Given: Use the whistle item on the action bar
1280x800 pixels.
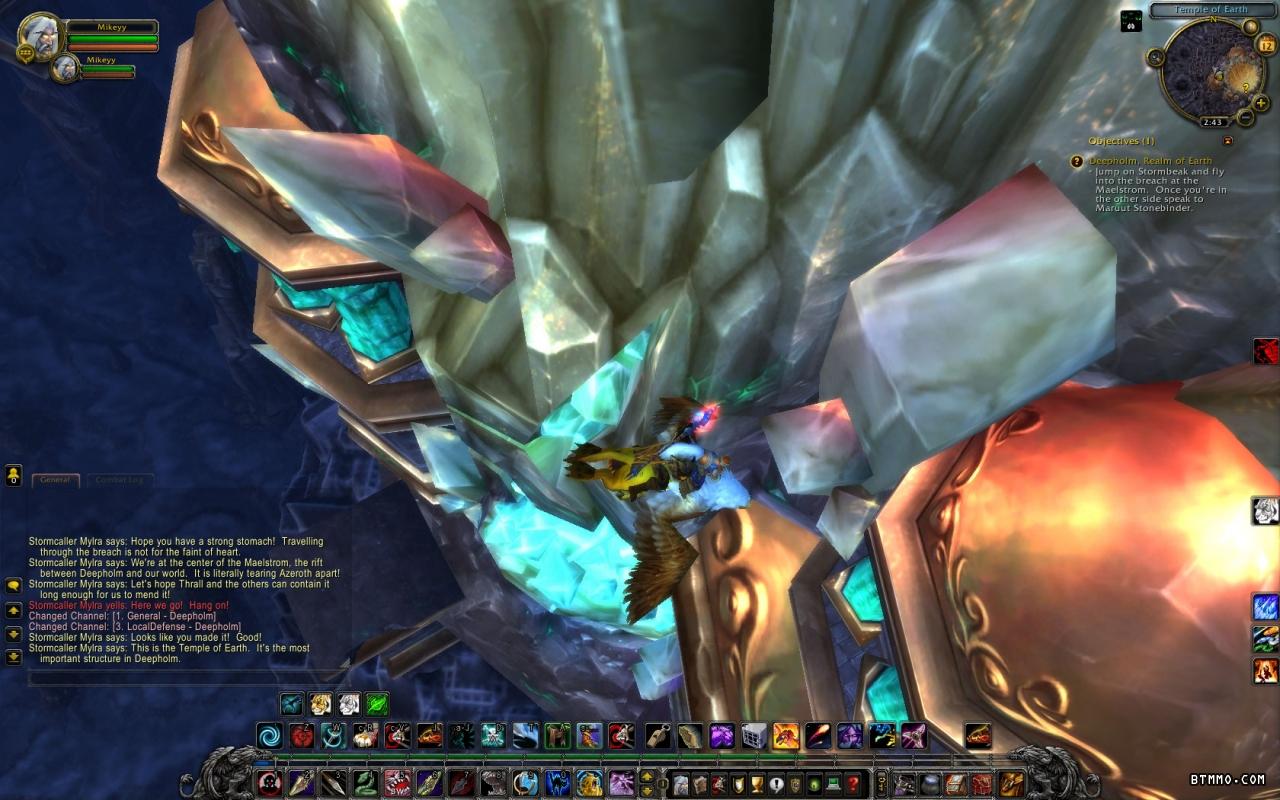Looking at the screenshot, I should (x=658, y=737).
